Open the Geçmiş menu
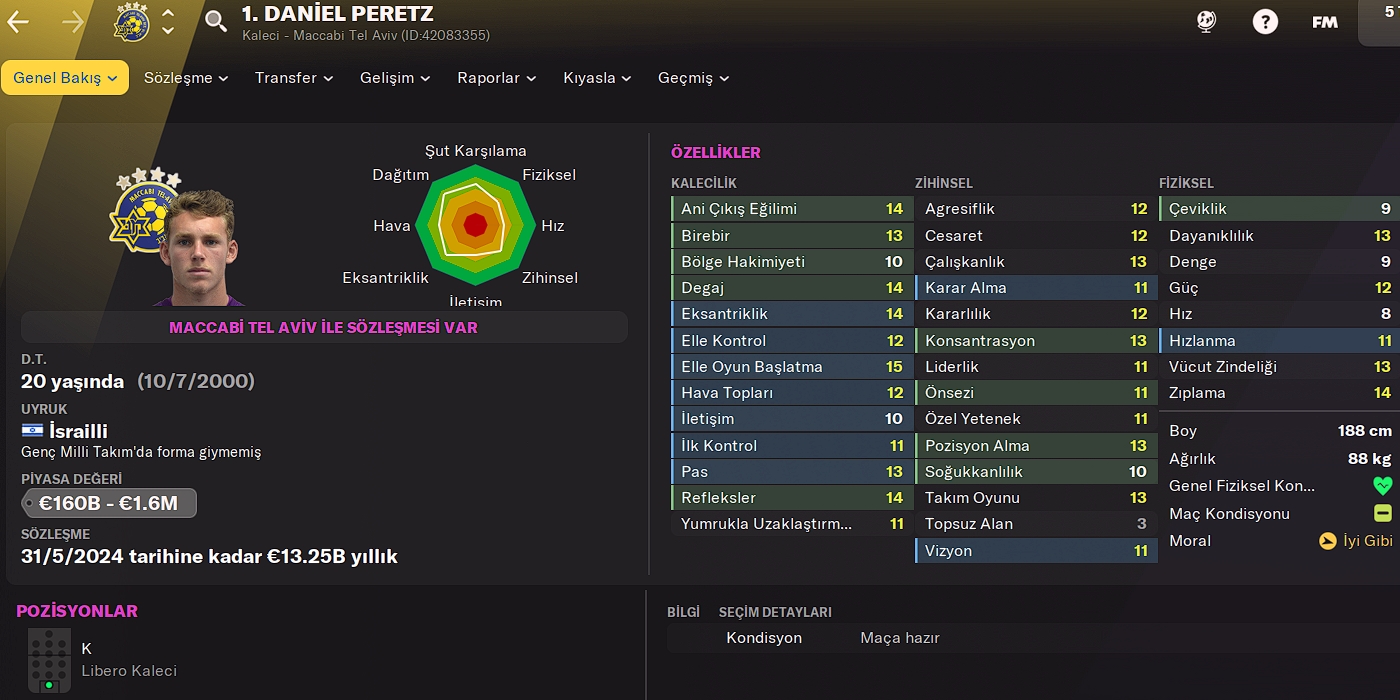Viewport: 1400px width, 700px height. (693, 78)
